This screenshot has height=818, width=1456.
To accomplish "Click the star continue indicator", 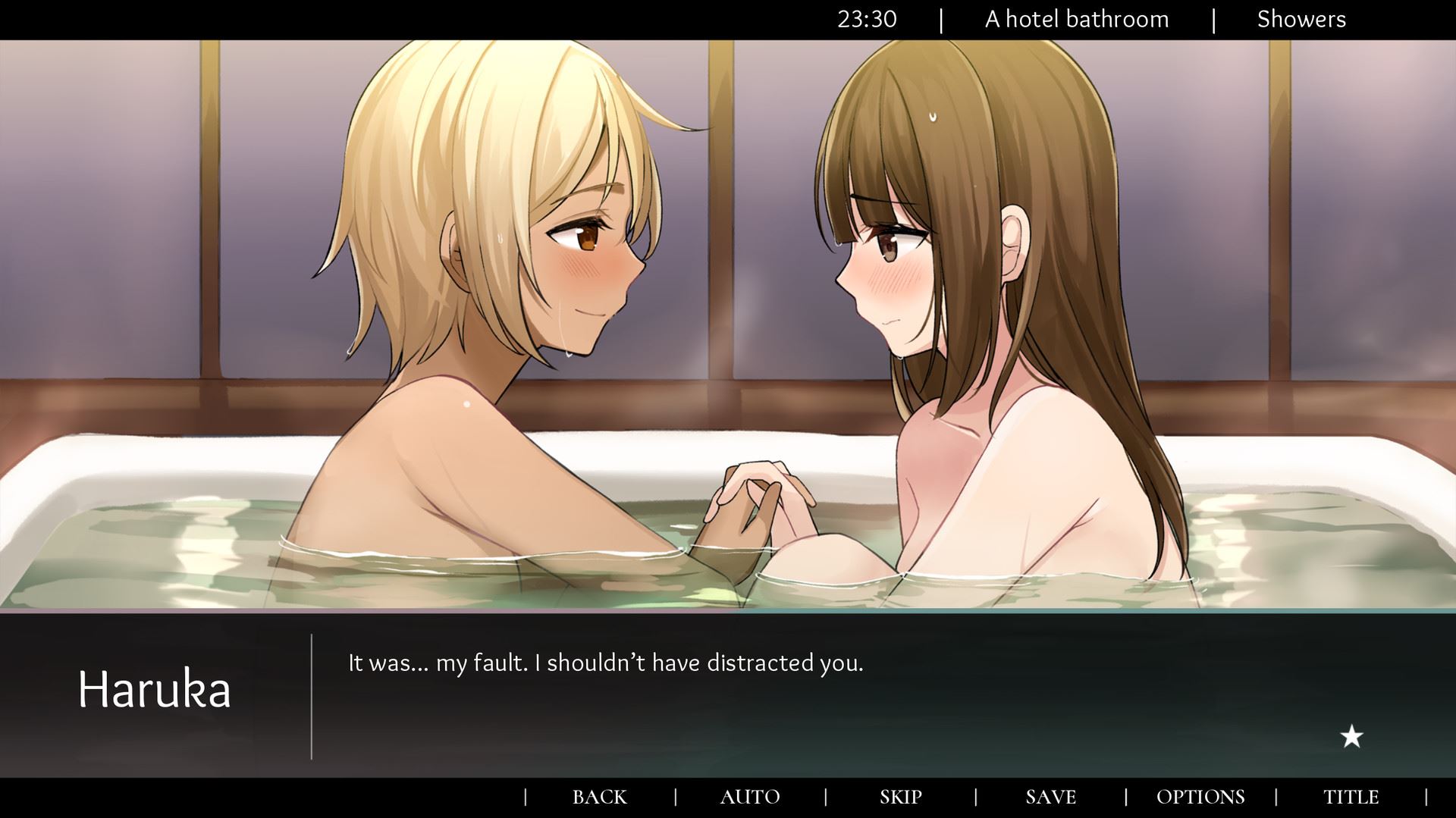I will [x=1351, y=736].
